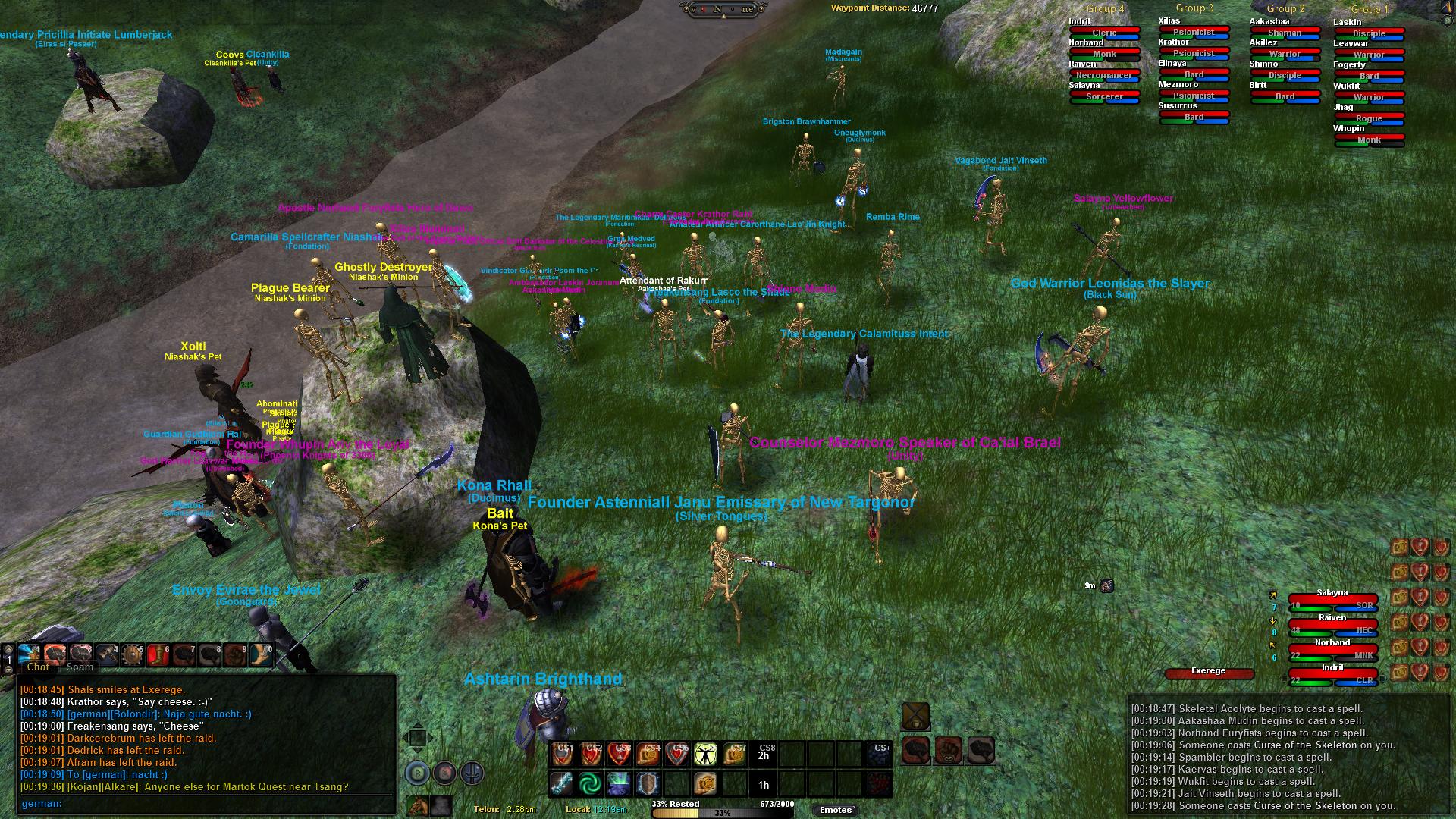Image resolution: width=1456 pixels, height=819 pixels.
Task: Select the Chat tab
Action: (38, 667)
